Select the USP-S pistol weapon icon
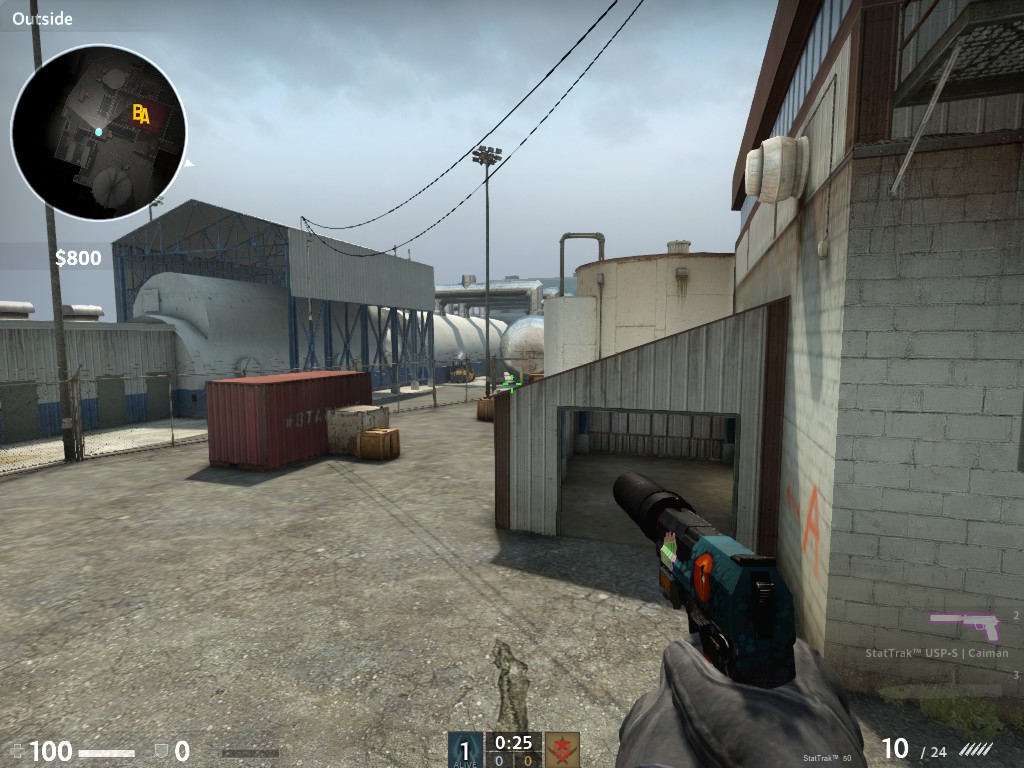 tap(964, 626)
